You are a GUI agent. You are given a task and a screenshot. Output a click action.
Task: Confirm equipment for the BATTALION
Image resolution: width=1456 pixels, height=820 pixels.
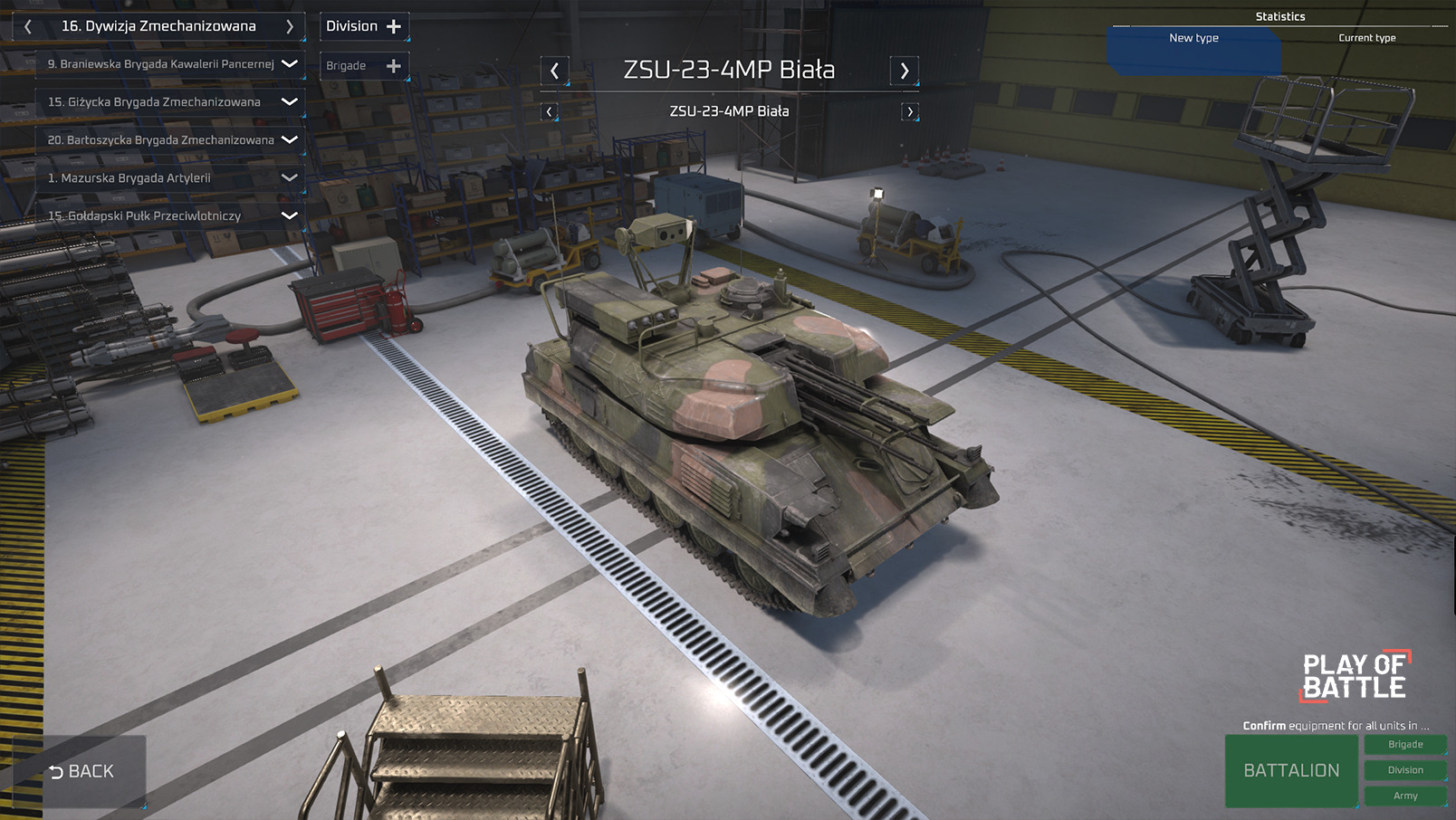1291,770
